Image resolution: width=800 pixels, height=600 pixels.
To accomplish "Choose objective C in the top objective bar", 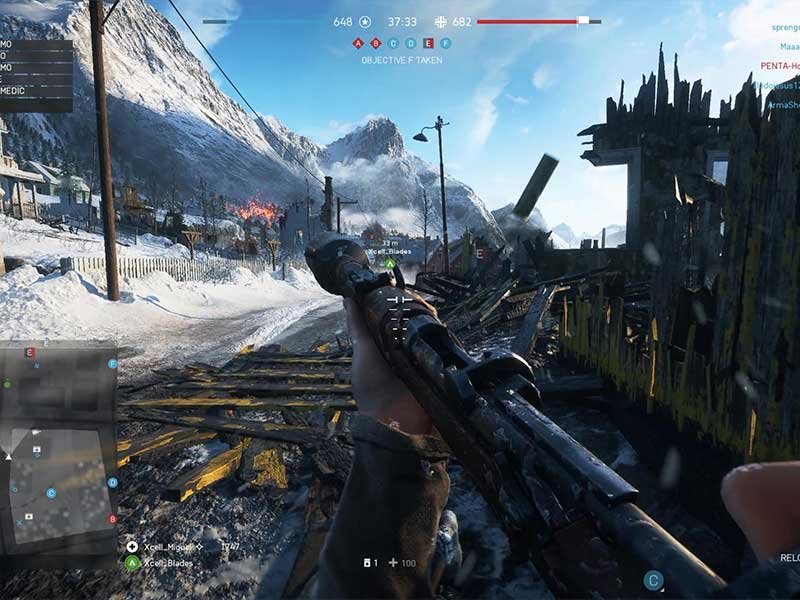I will (x=393, y=43).
